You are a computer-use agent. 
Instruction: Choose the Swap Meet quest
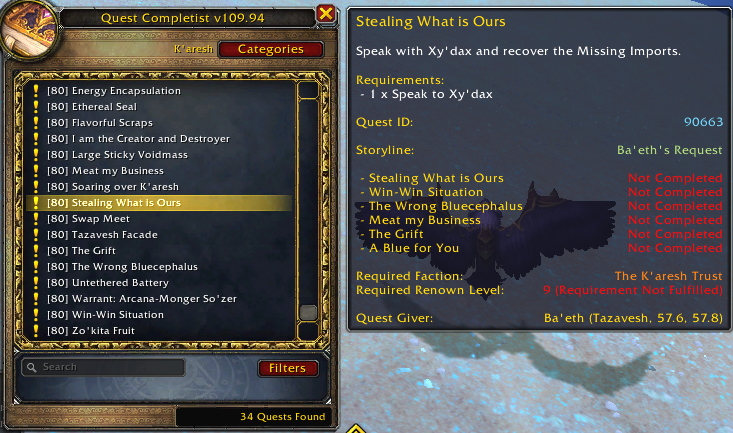point(101,219)
